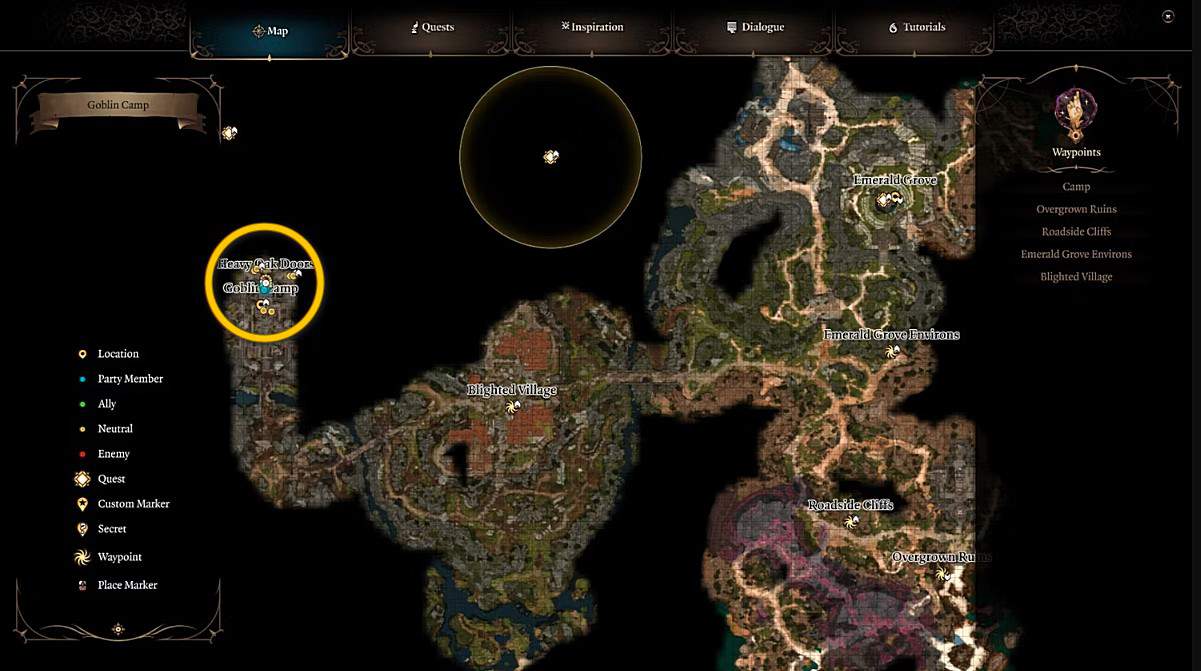Click the Overgrown Ruins waypoint icon on map
The width and height of the screenshot is (1201, 671).
tap(941, 574)
